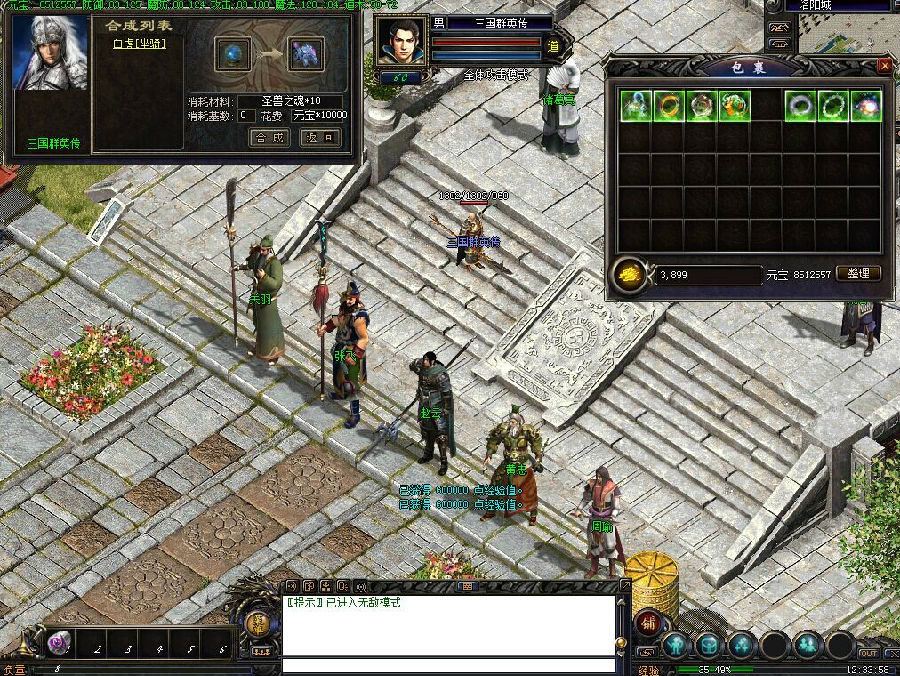Select the green beaded bracelet item
The height and width of the screenshot is (676, 900).
[x=832, y=105]
